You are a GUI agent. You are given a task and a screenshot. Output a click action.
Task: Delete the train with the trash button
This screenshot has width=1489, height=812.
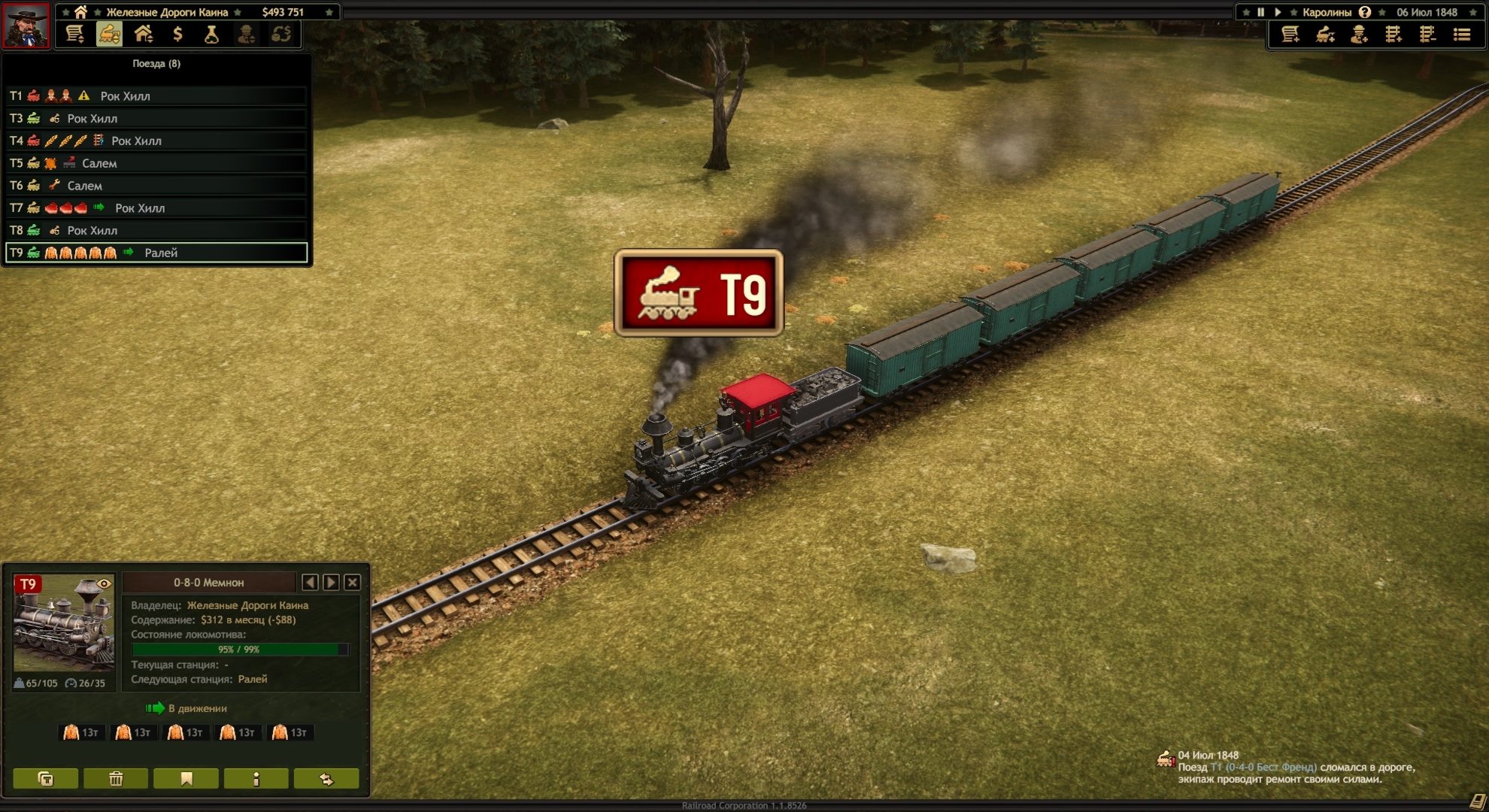click(x=116, y=779)
